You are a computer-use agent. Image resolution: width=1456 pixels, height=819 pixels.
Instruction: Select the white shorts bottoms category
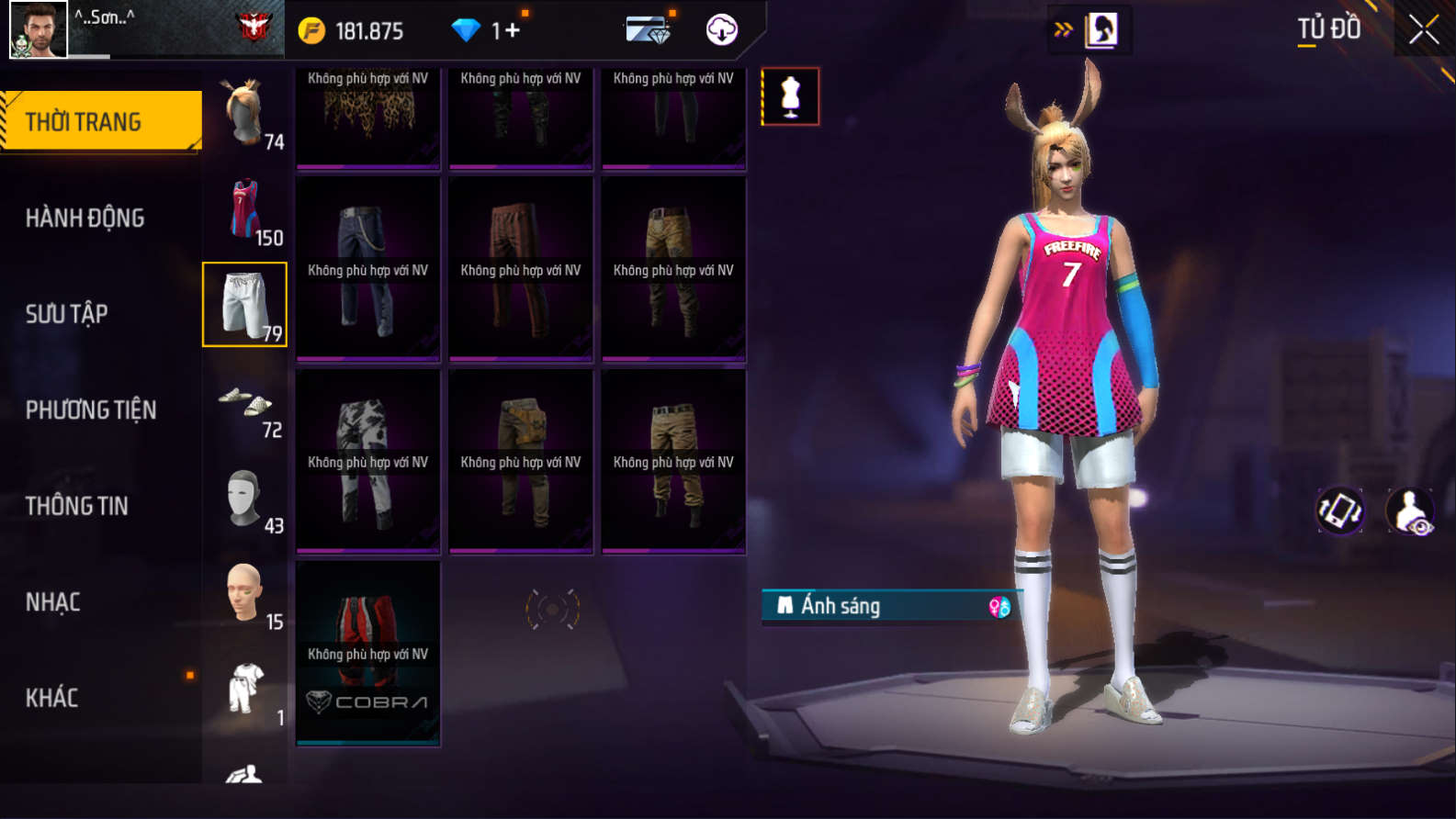[x=244, y=305]
